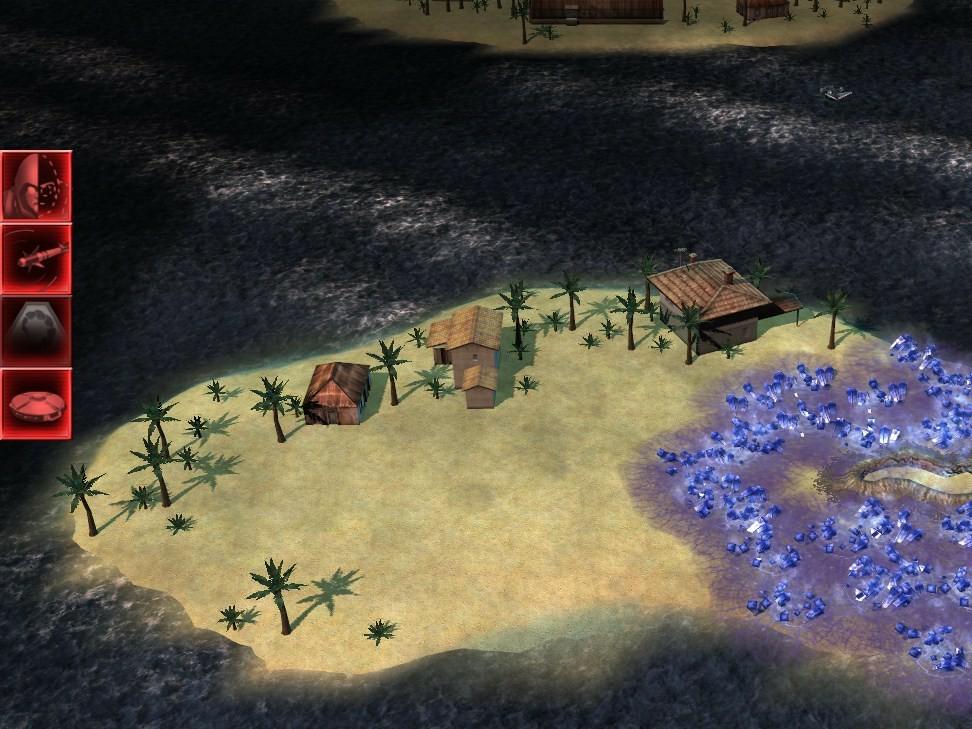
Task: Use the red disc-shaped mine power
Action: click(x=36, y=403)
